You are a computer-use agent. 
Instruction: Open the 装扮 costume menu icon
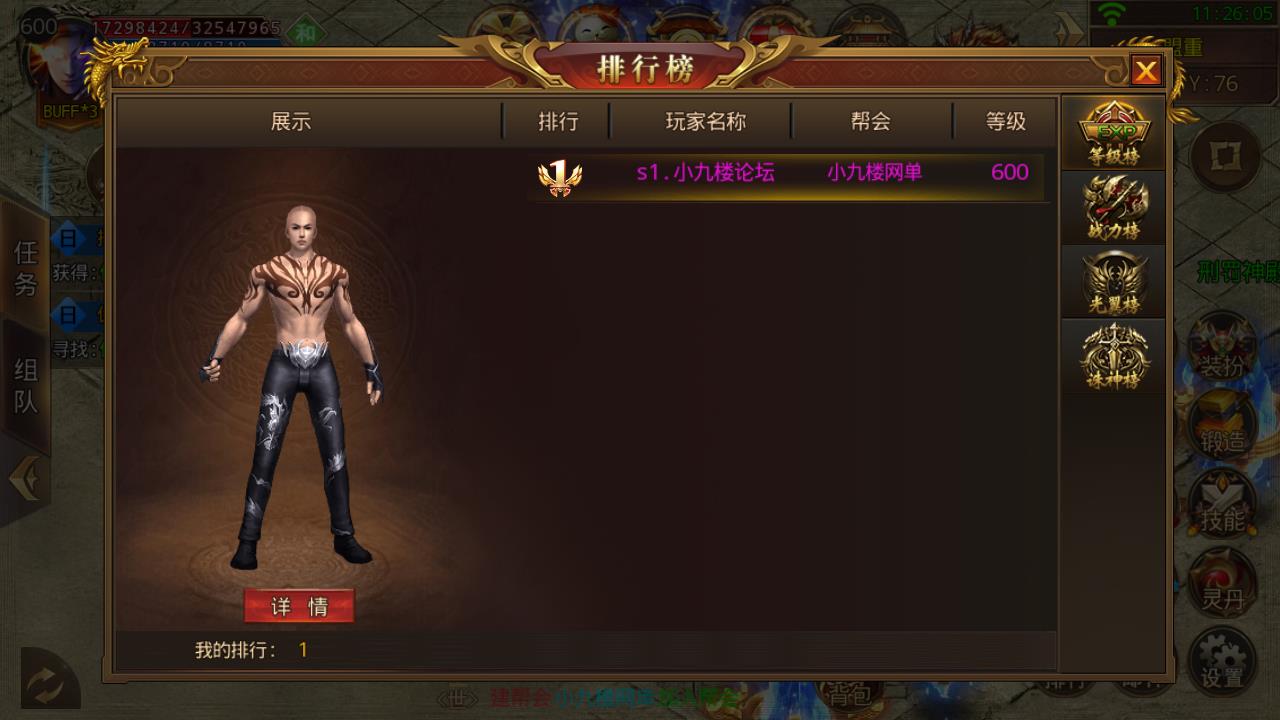[x=1221, y=352]
